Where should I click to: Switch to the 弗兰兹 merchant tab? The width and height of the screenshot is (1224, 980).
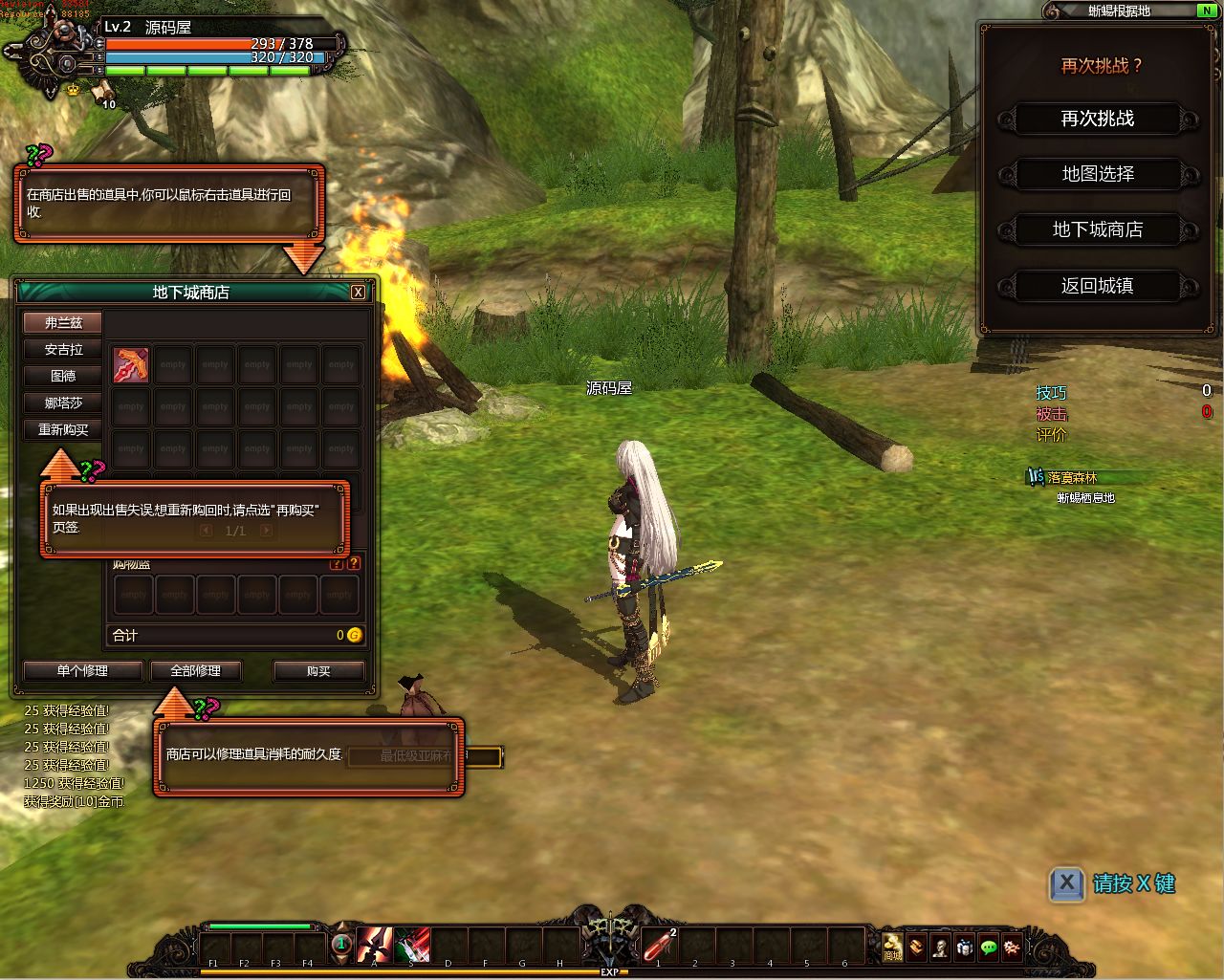pyautogui.click(x=63, y=323)
